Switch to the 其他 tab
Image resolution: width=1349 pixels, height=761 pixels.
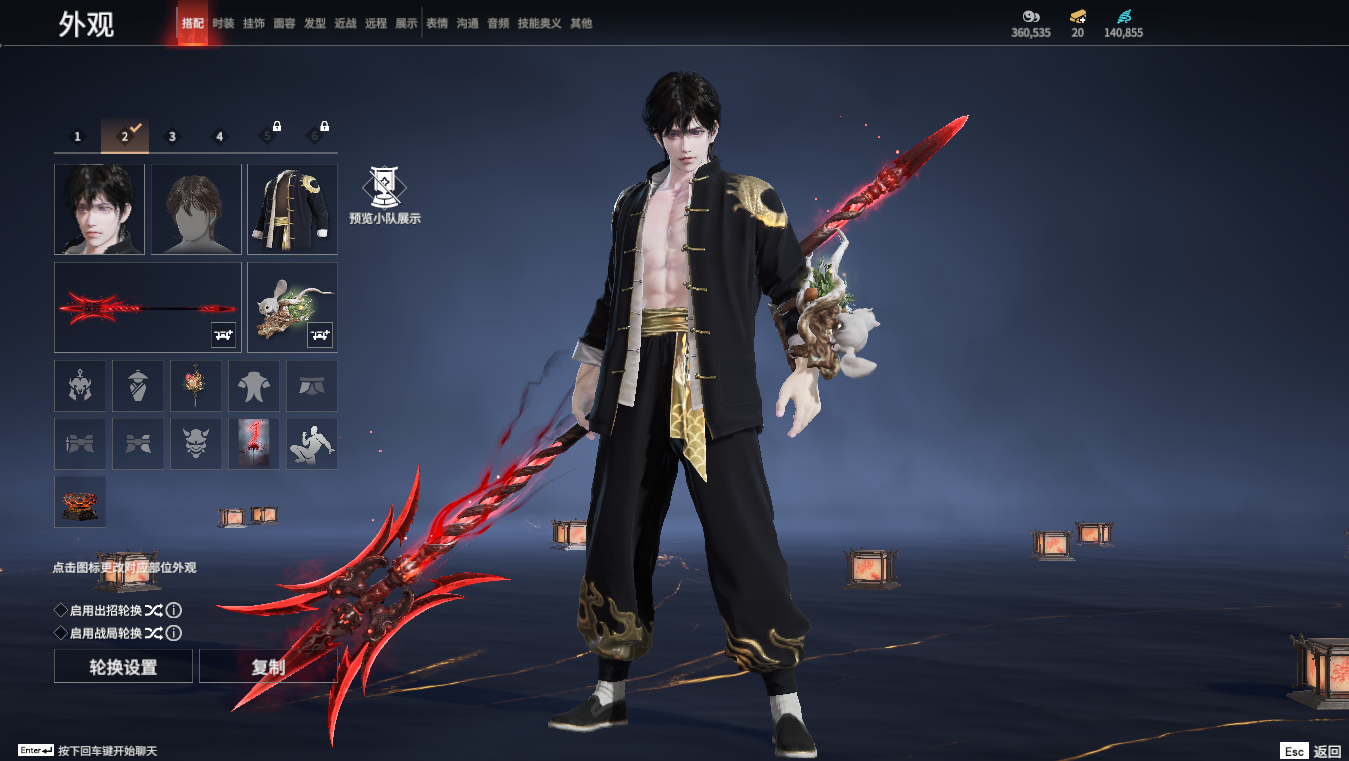[x=581, y=23]
